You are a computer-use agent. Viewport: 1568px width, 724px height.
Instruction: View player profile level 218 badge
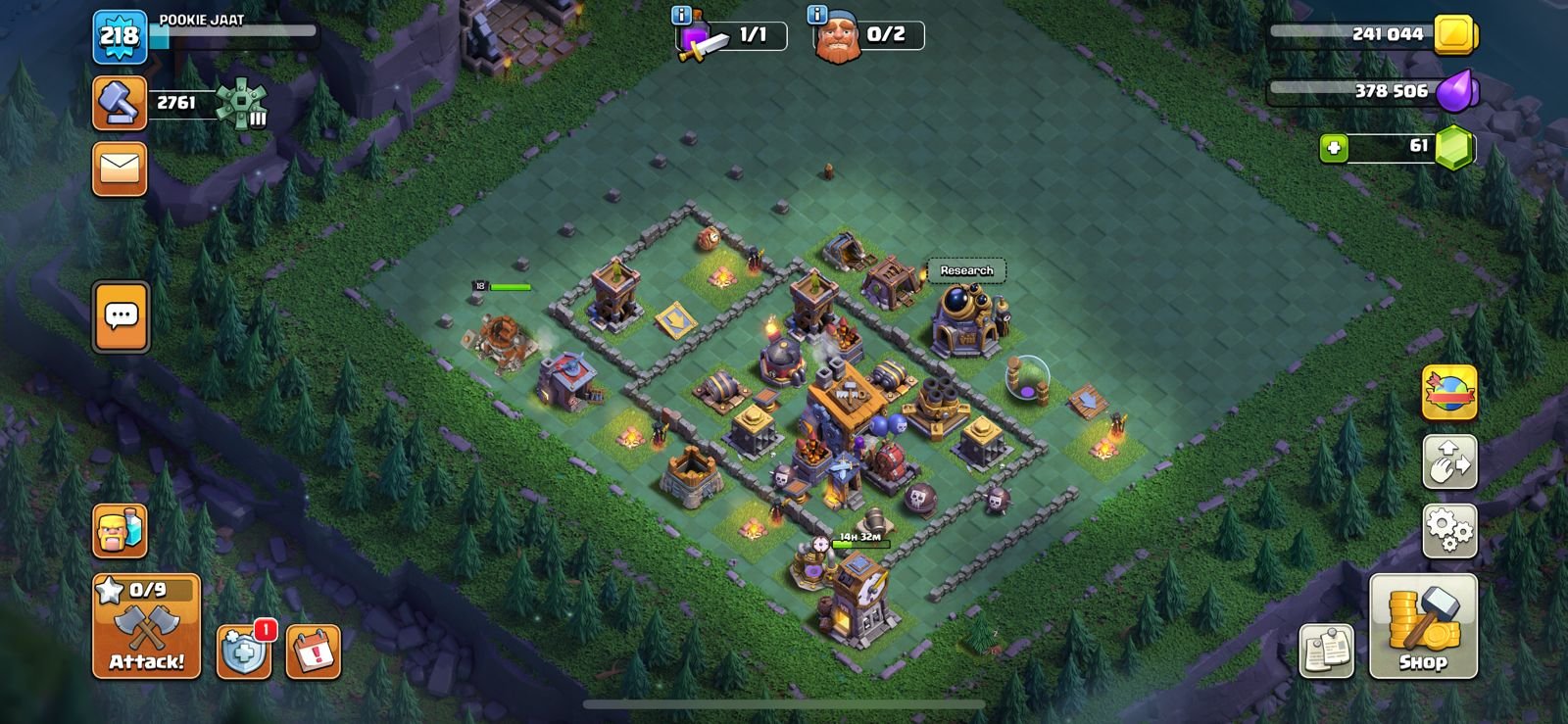point(120,36)
